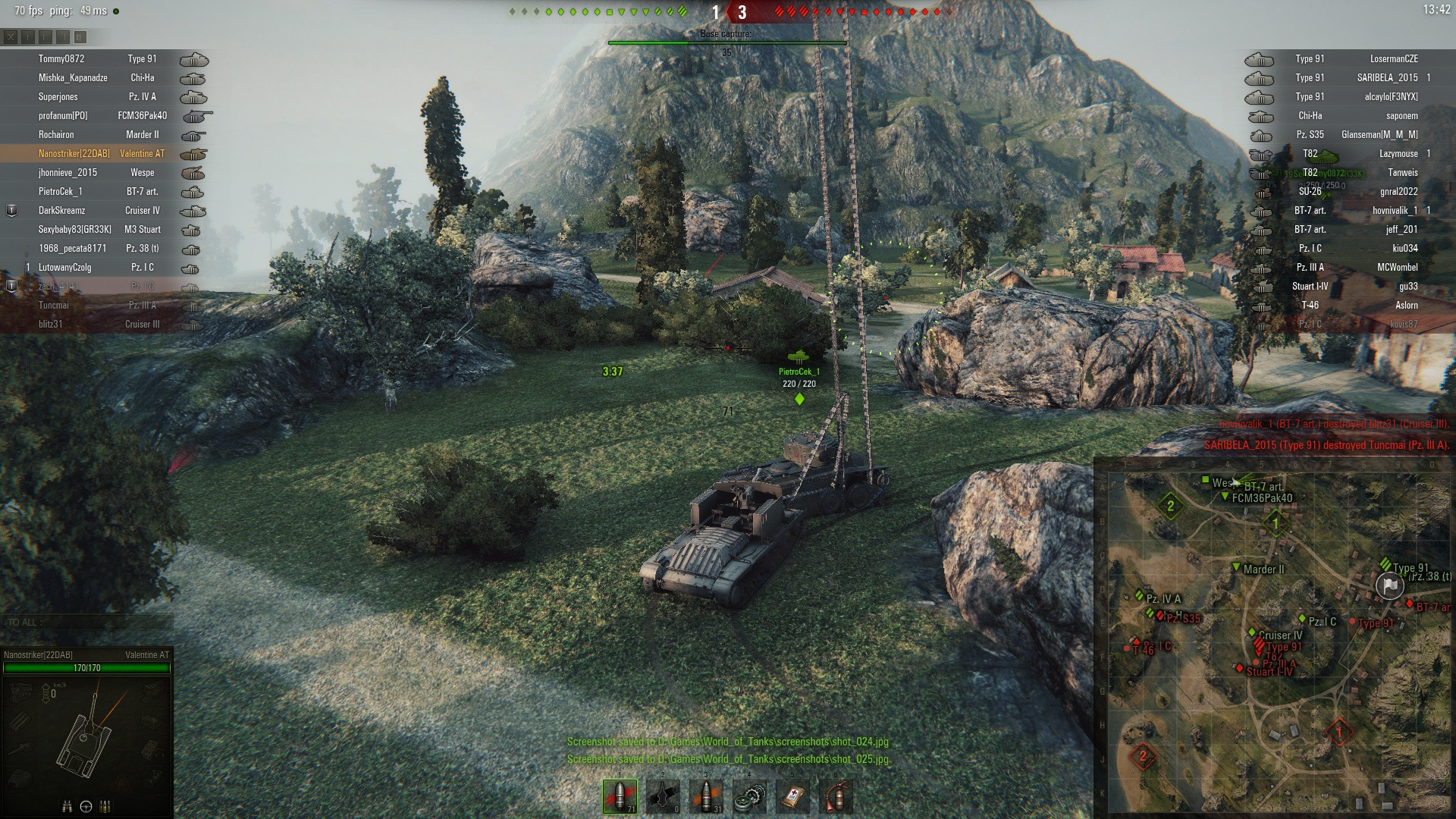Activate the fire extinguisher consumable

coord(836,796)
